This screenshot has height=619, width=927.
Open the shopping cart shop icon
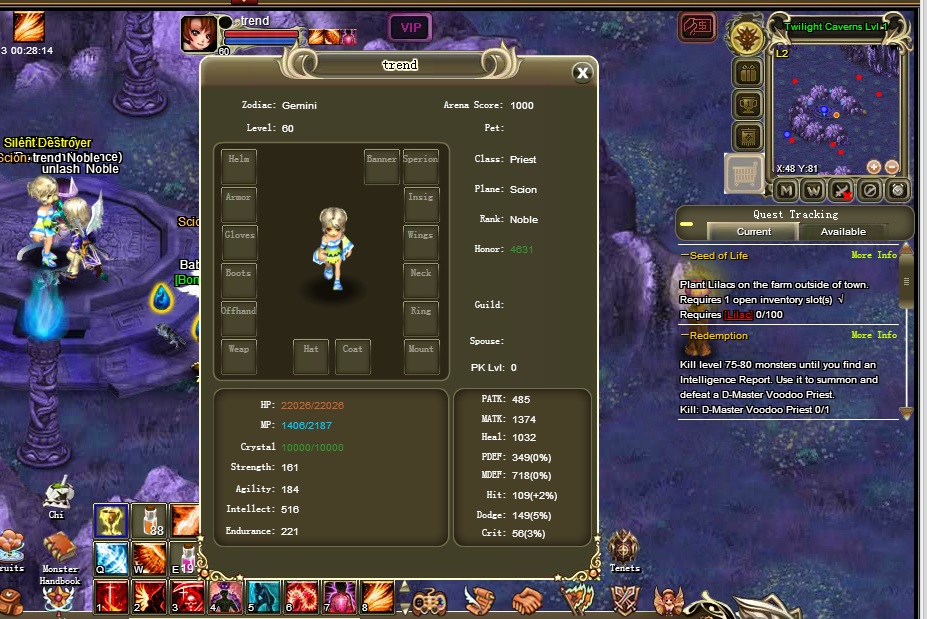pyautogui.click(x=745, y=175)
